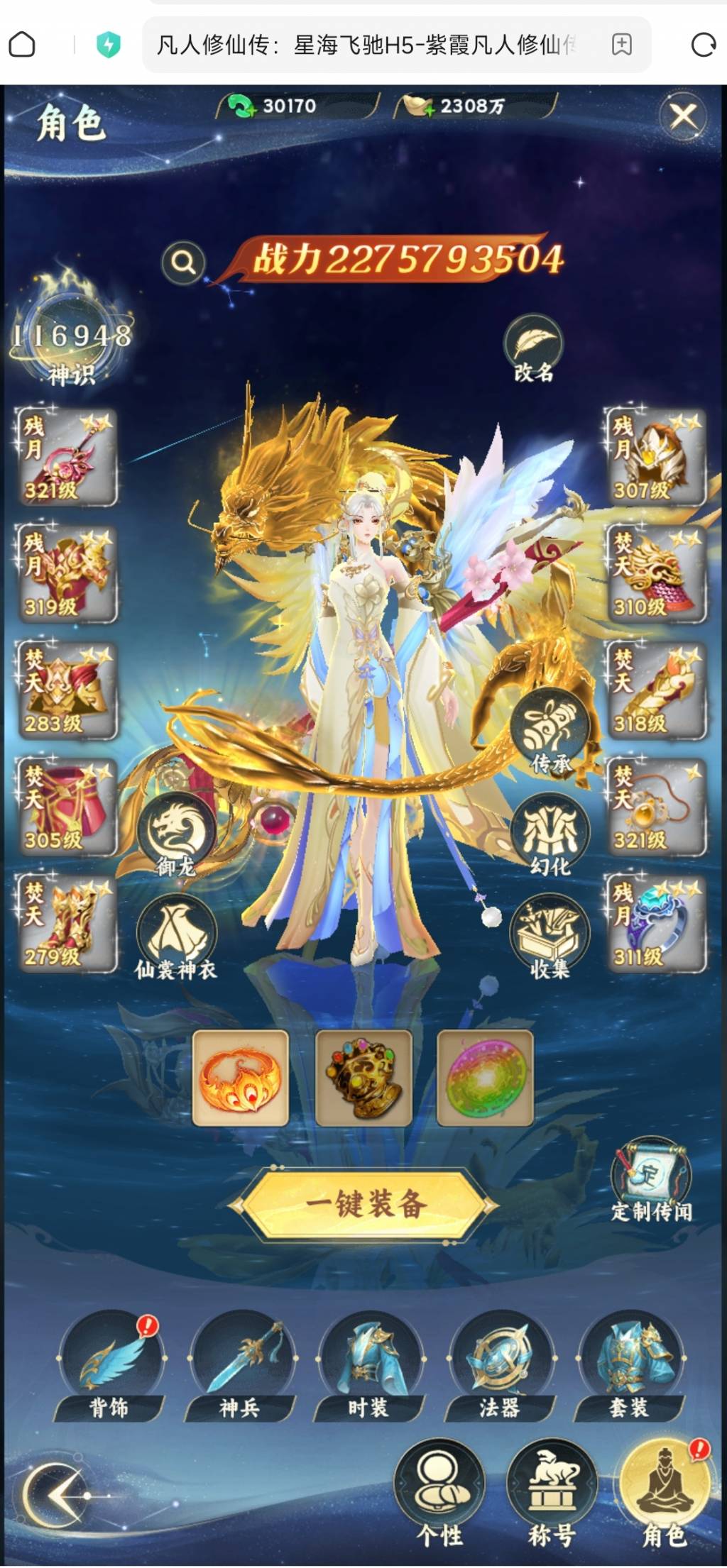Open the 收集 collection chest icon
This screenshot has height=1568, width=727.
(x=550, y=937)
